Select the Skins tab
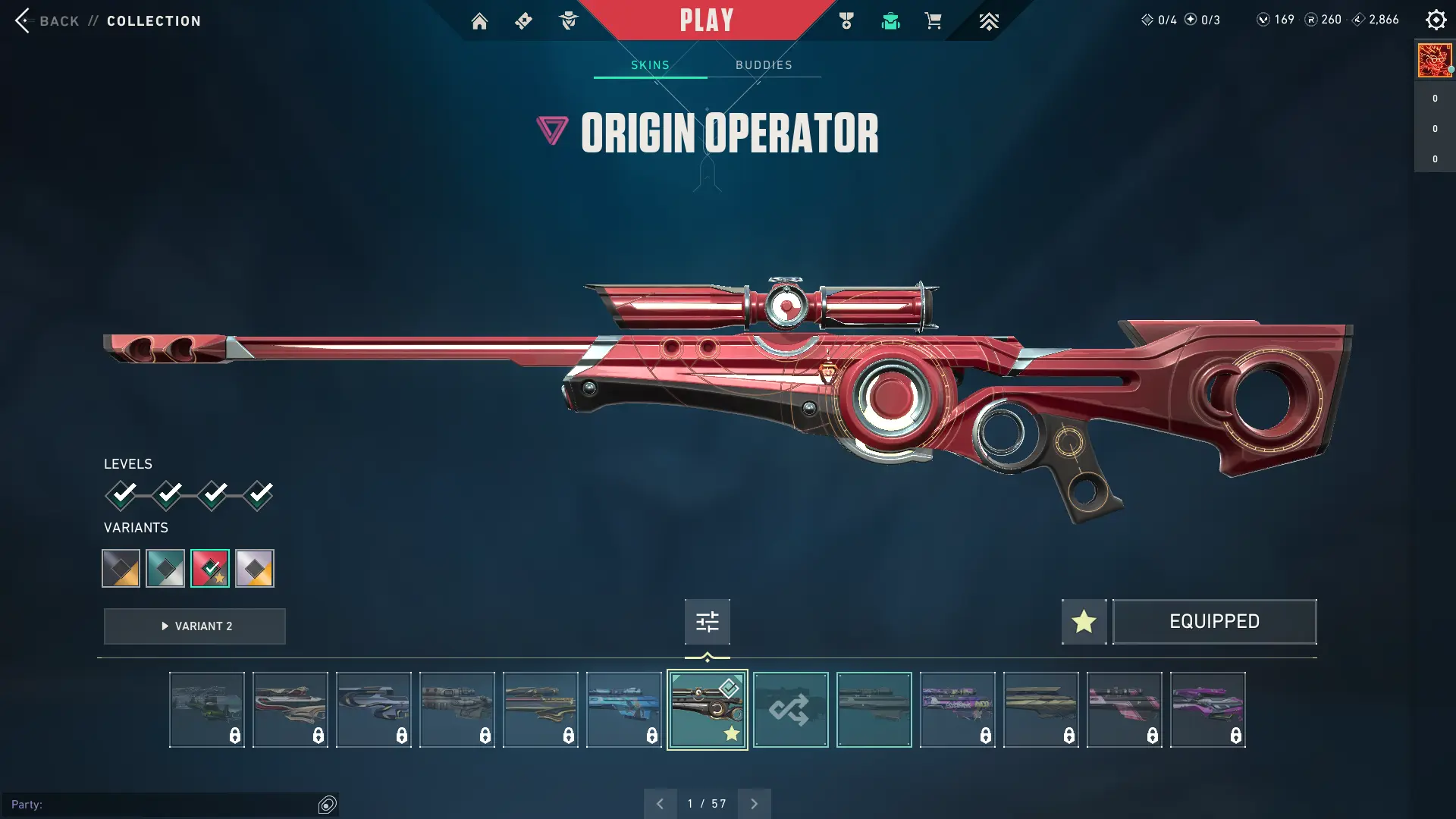The width and height of the screenshot is (1456, 819). [x=650, y=65]
